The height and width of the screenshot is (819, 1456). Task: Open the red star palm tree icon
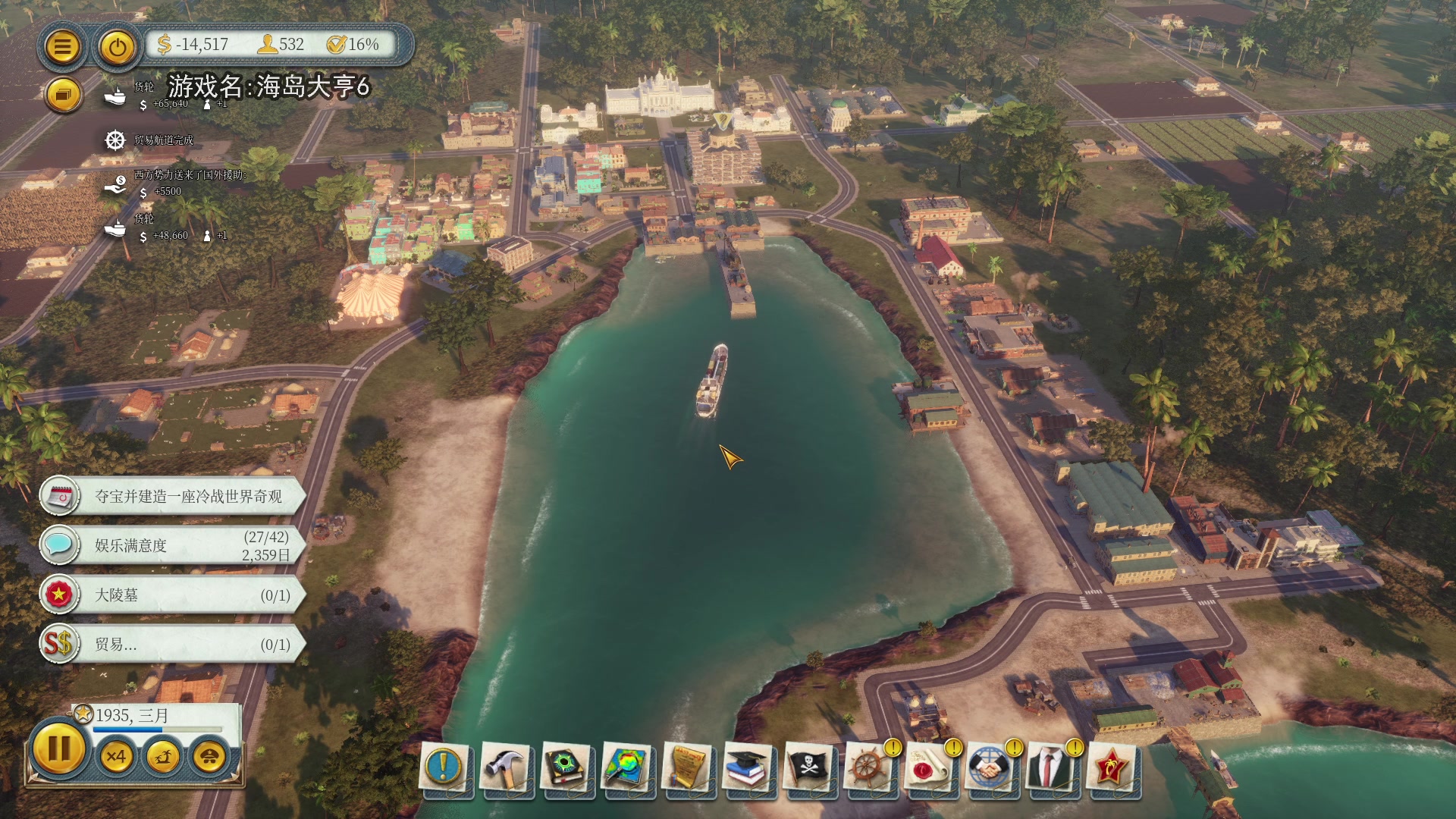click(x=1111, y=767)
